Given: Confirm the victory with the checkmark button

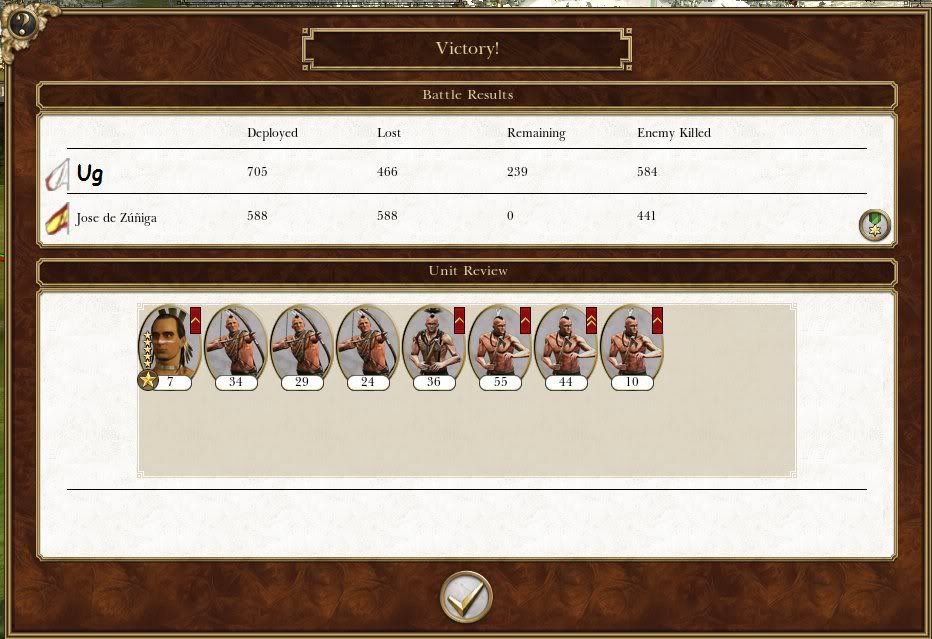Looking at the screenshot, I should (x=466, y=597).
